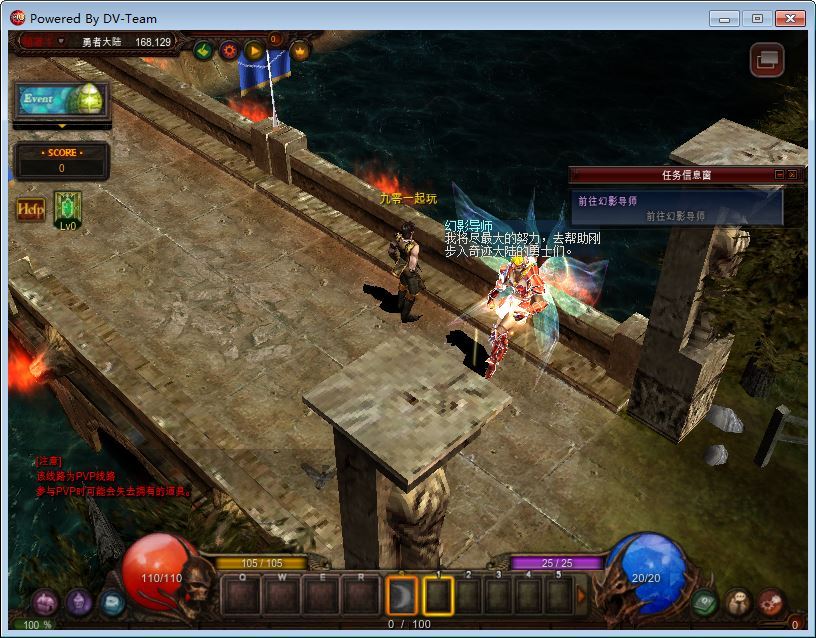Screen dimensions: 816x638
Task: Select the crescent moon skill slot
Action: 402,596
